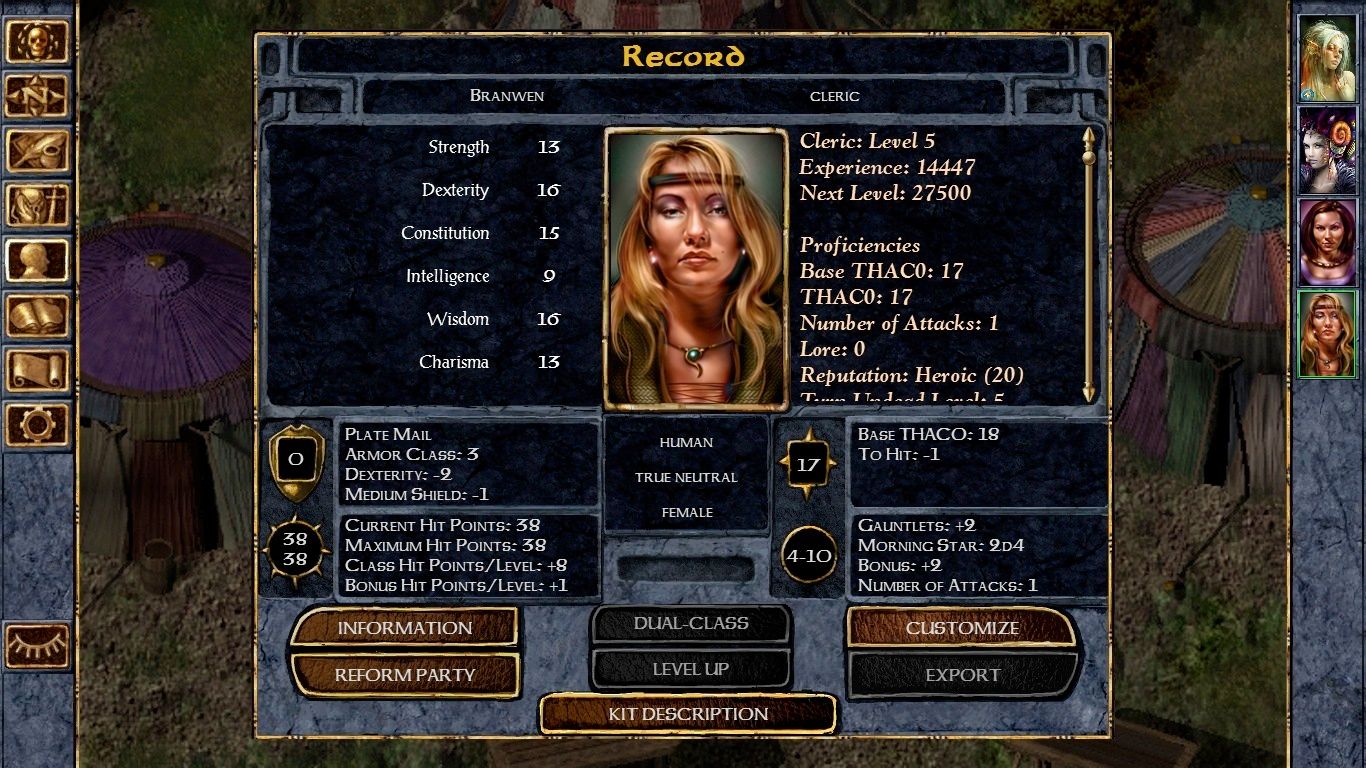The height and width of the screenshot is (768, 1366).
Task: Open the options gear icon
Action: [38, 425]
